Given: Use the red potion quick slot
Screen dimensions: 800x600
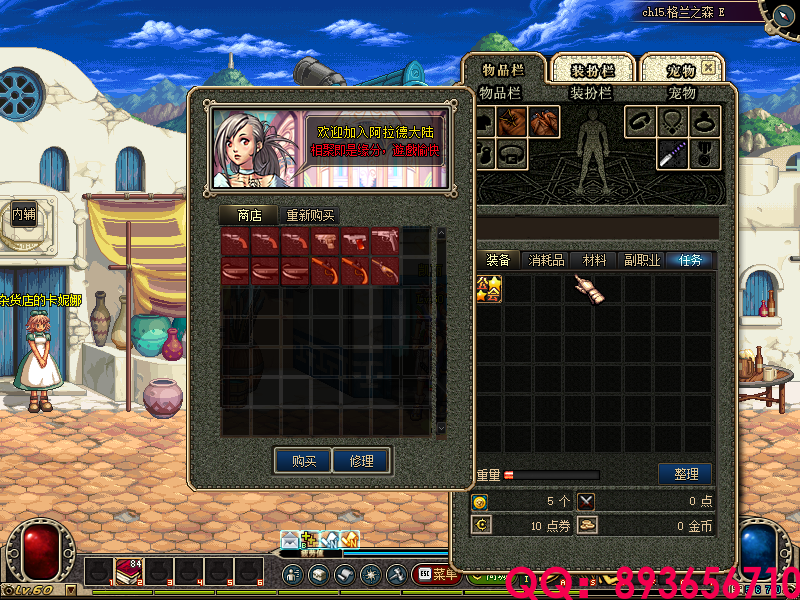Looking at the screenshot, I should (129, 573).
